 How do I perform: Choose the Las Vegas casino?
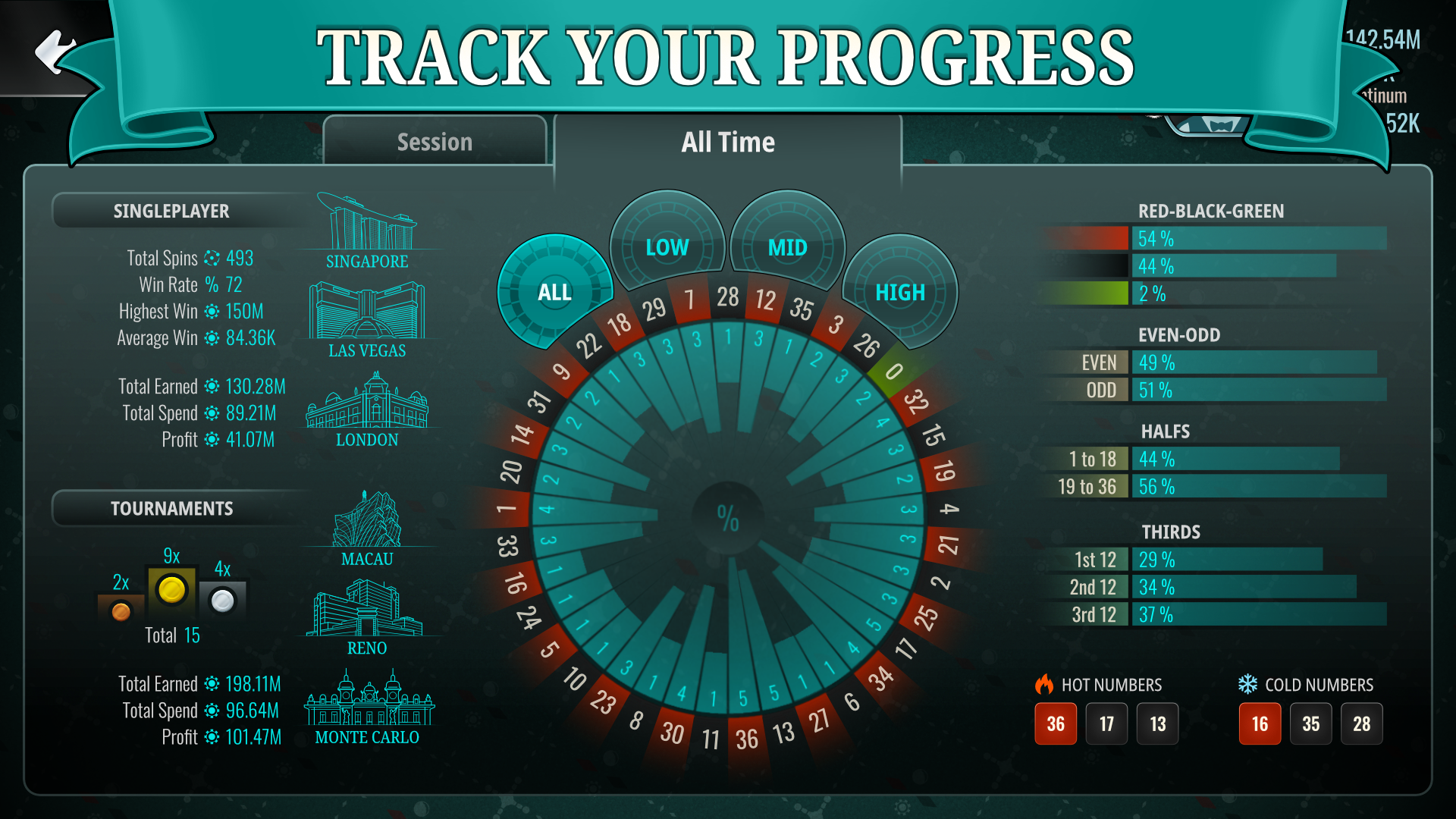point(367,318)
